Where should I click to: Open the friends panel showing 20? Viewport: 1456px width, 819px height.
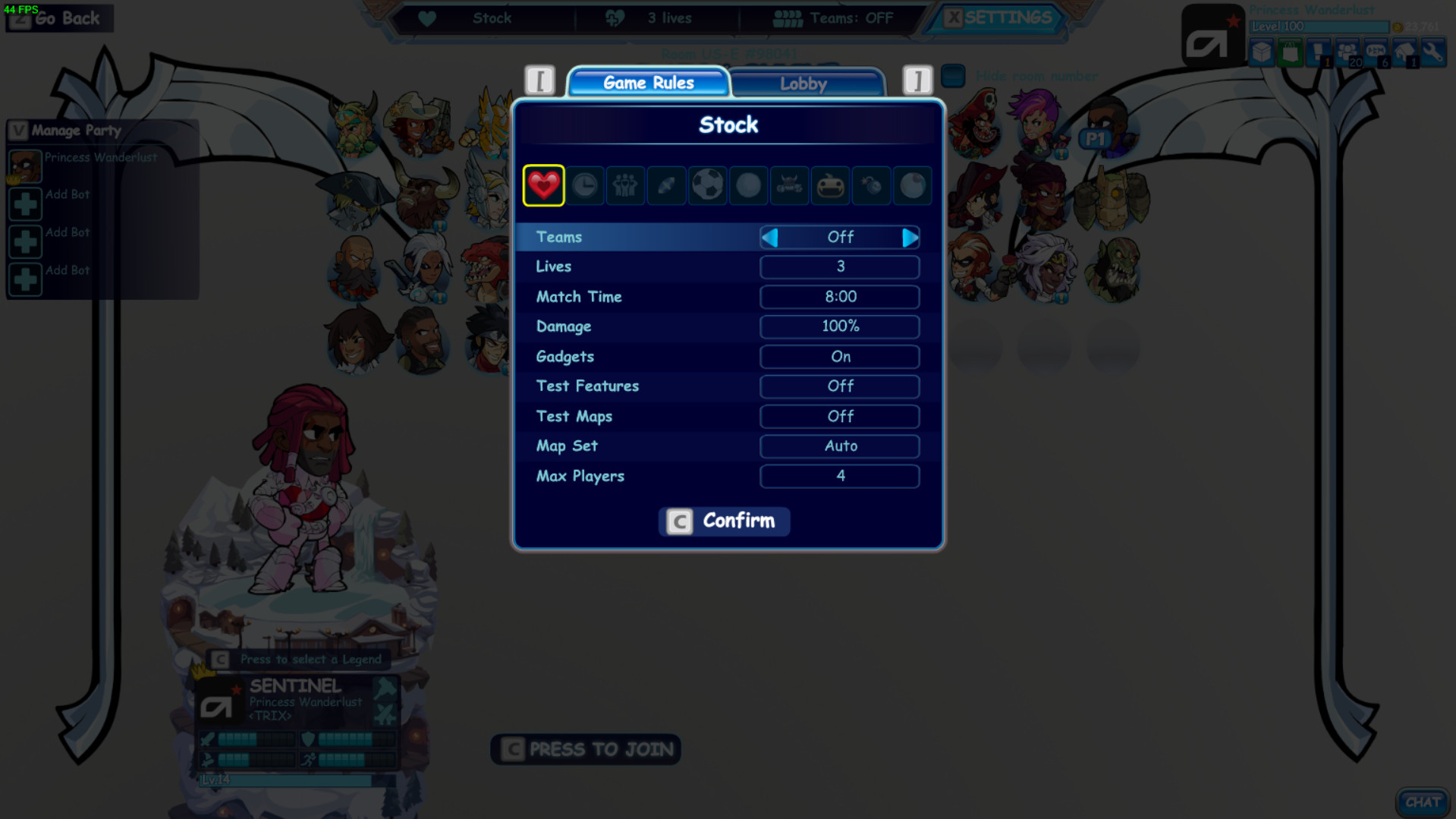[x=1347, y=52]
